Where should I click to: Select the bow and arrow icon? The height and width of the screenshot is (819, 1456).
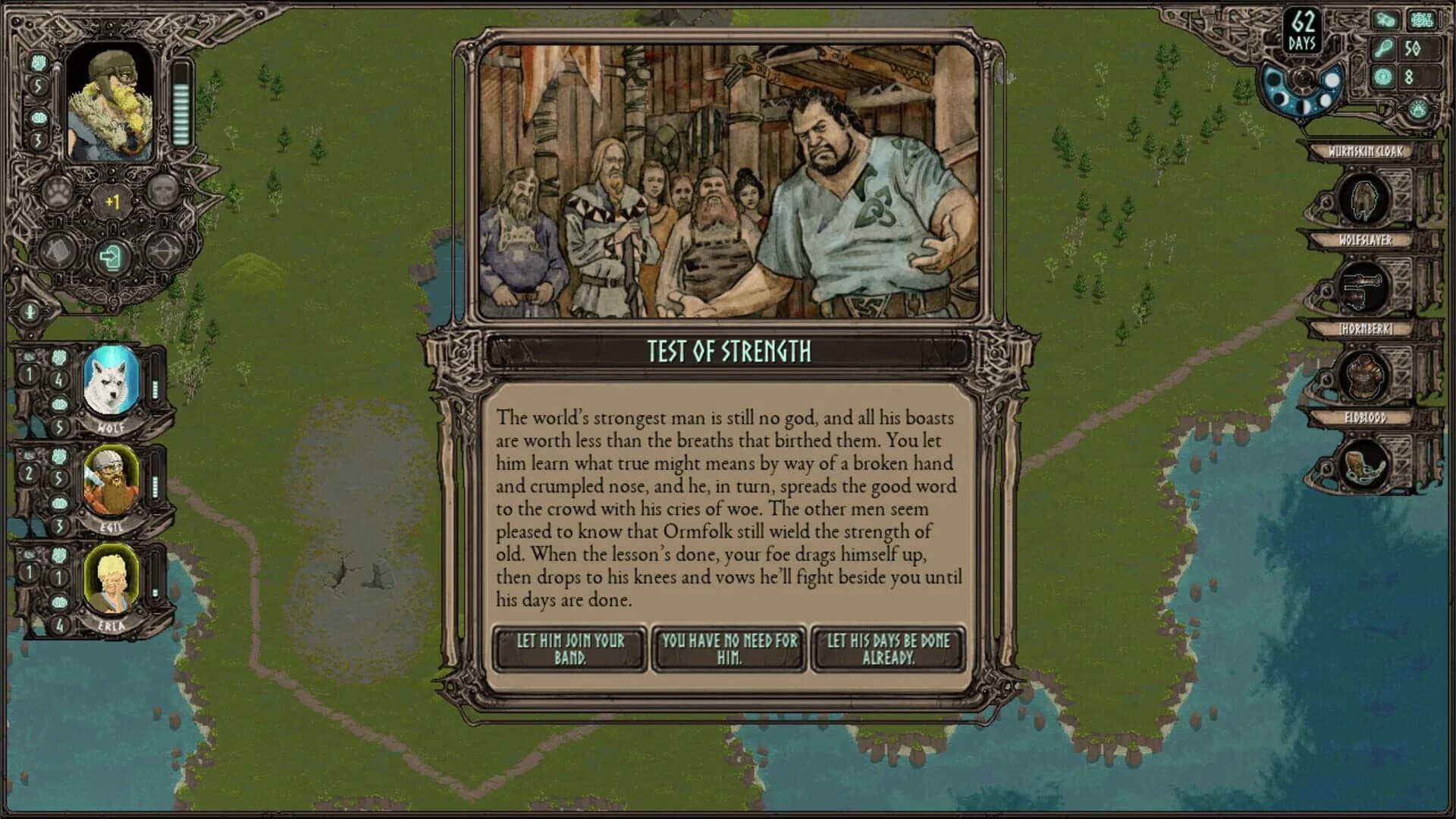(165, 251)
